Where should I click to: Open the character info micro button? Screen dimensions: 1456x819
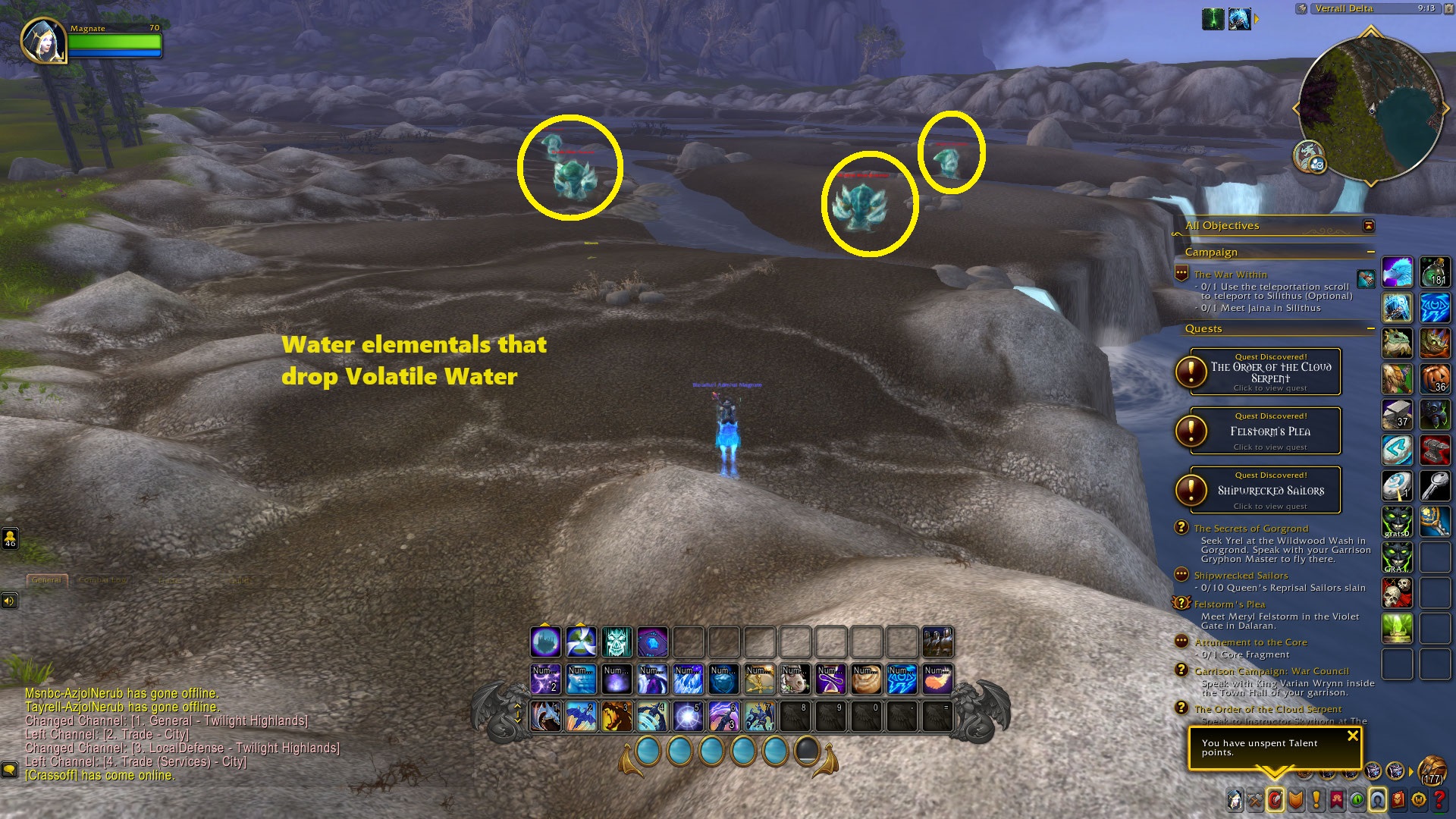pos(1235,799)
